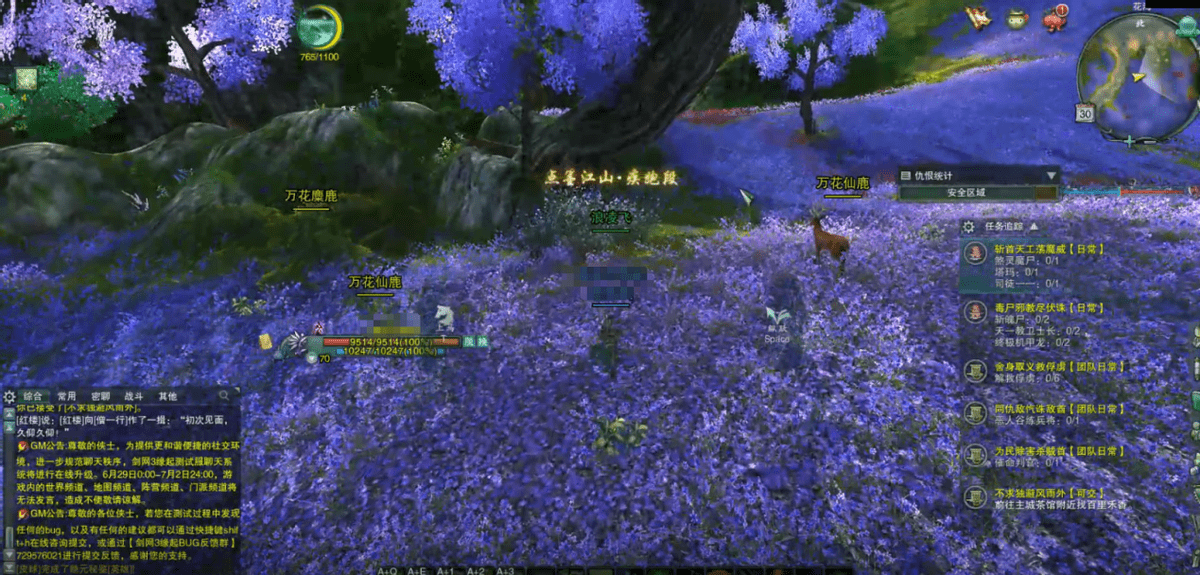Open the calendar icon showing 30
1200x575 pixels.
tap(1086, 113)
